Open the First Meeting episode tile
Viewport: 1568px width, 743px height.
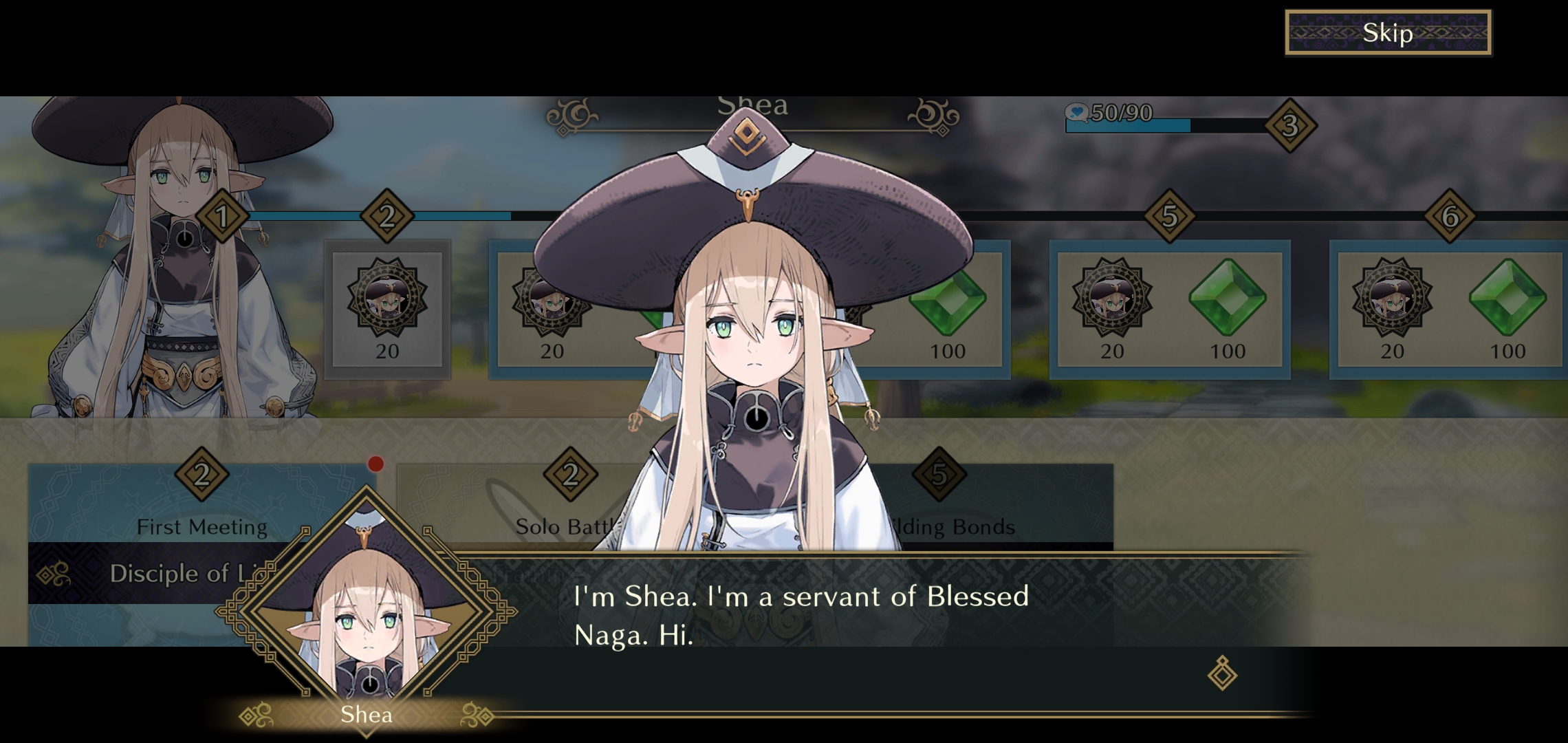point(201,510)
